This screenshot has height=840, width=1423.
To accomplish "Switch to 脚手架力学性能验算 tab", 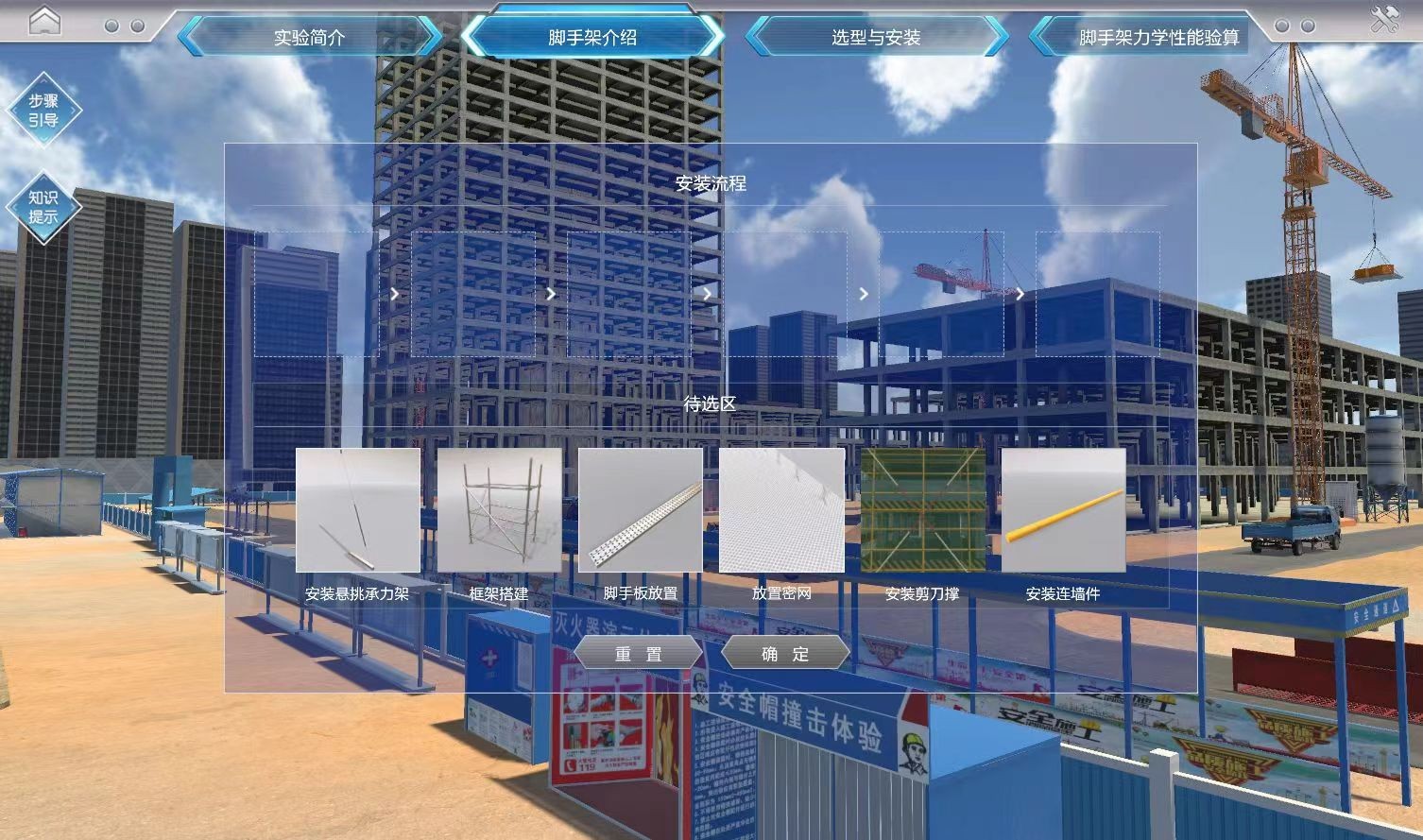I will click(1158, 38).
